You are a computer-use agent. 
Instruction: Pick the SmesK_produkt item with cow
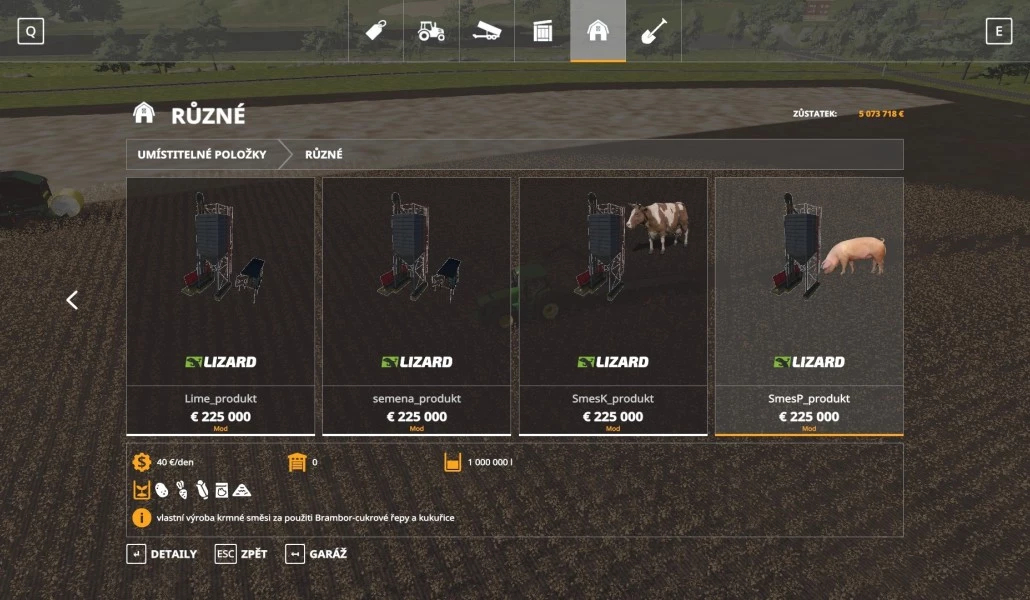pyautogui.click(x=613, y=306)
